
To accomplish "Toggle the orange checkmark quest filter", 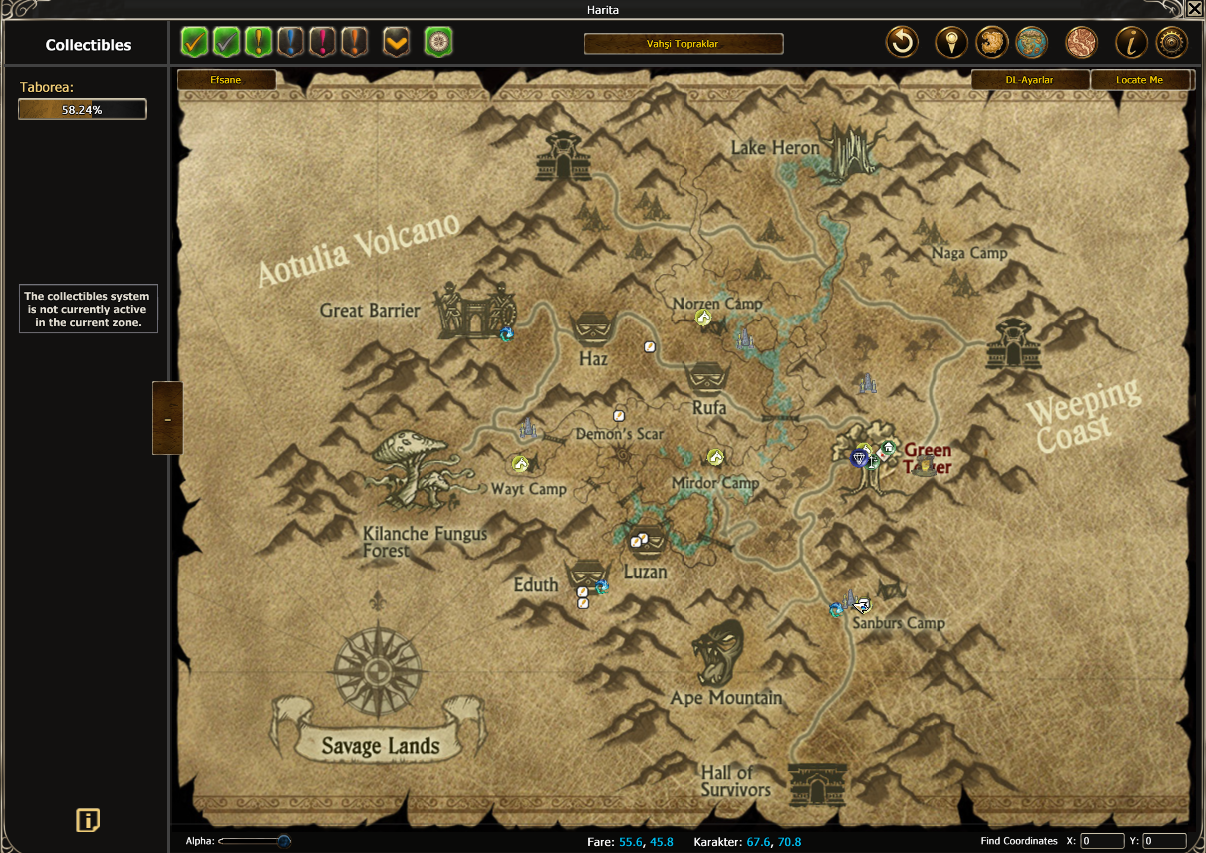I will (195, 43).
